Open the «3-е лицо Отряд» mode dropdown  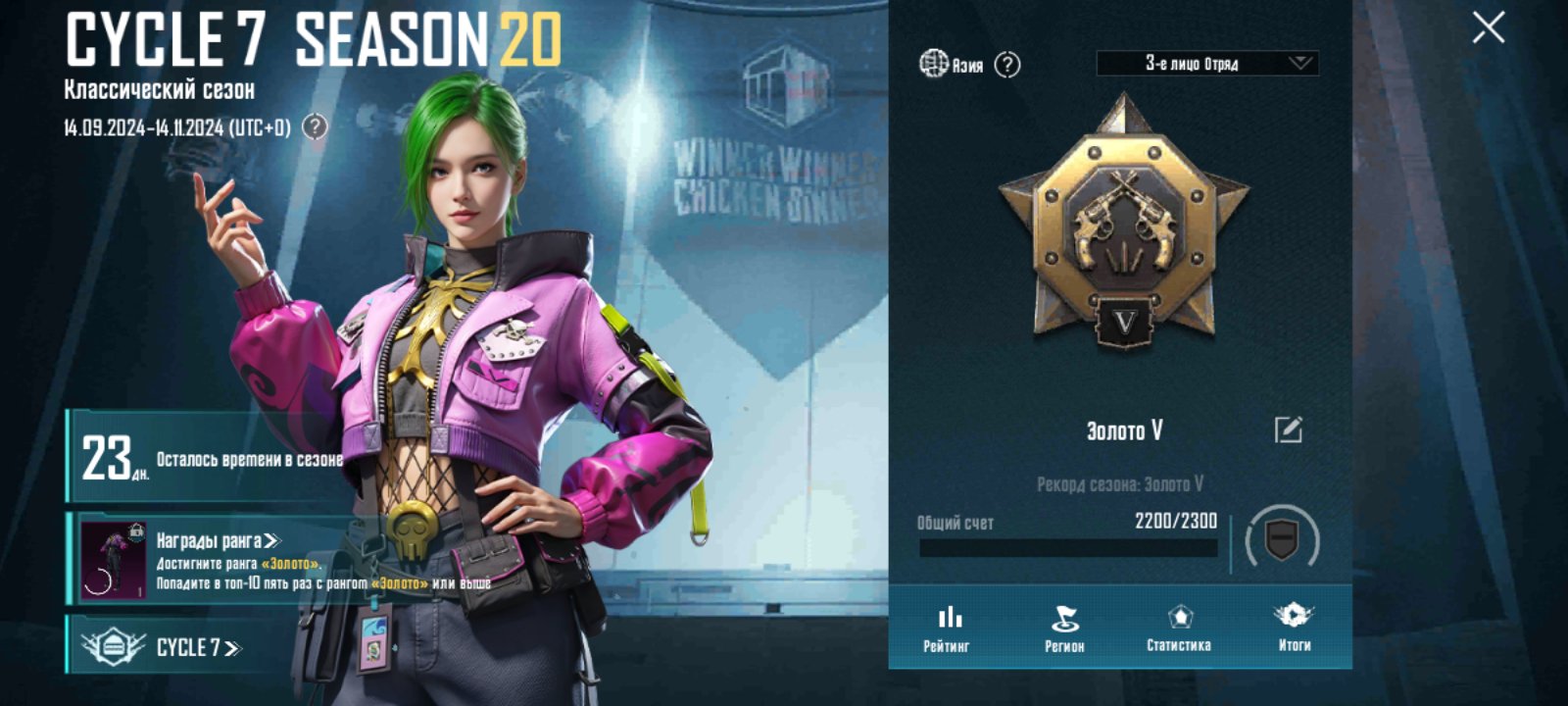coord(1206,64)
